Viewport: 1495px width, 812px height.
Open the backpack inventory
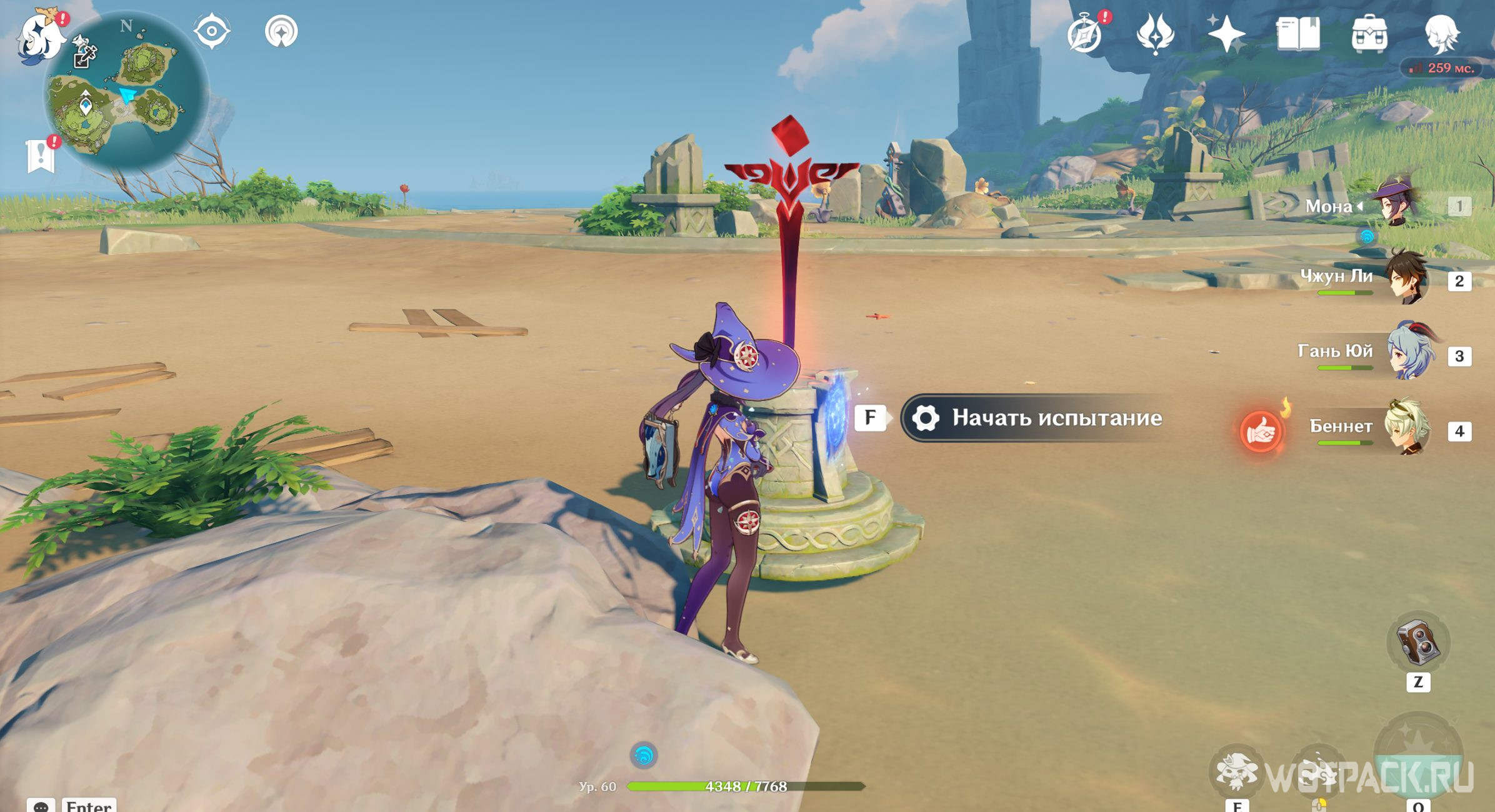(1369, 34)
